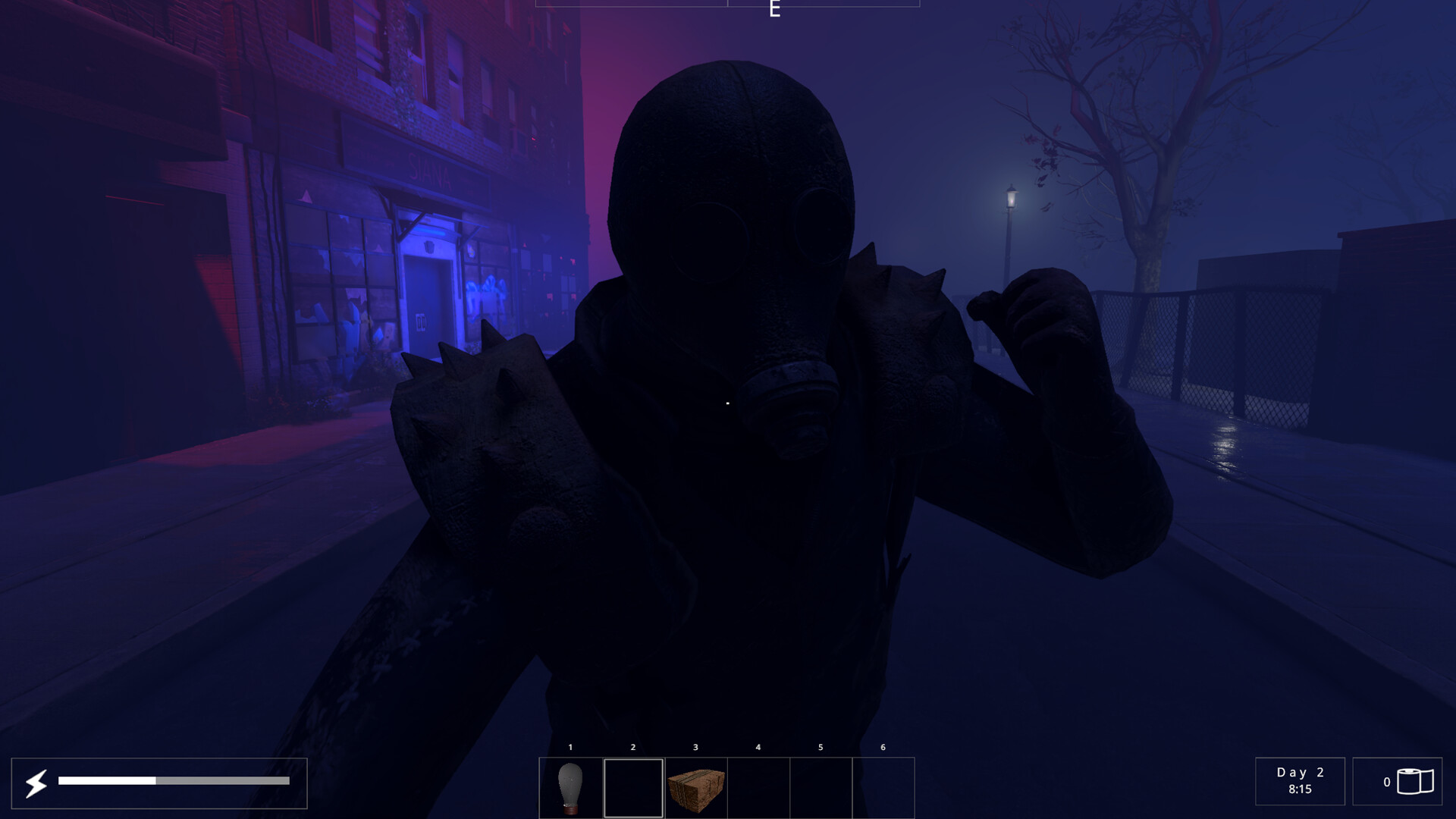Expand the Day 2 time panel
1456x819 pixels.
pos(1300,782)
